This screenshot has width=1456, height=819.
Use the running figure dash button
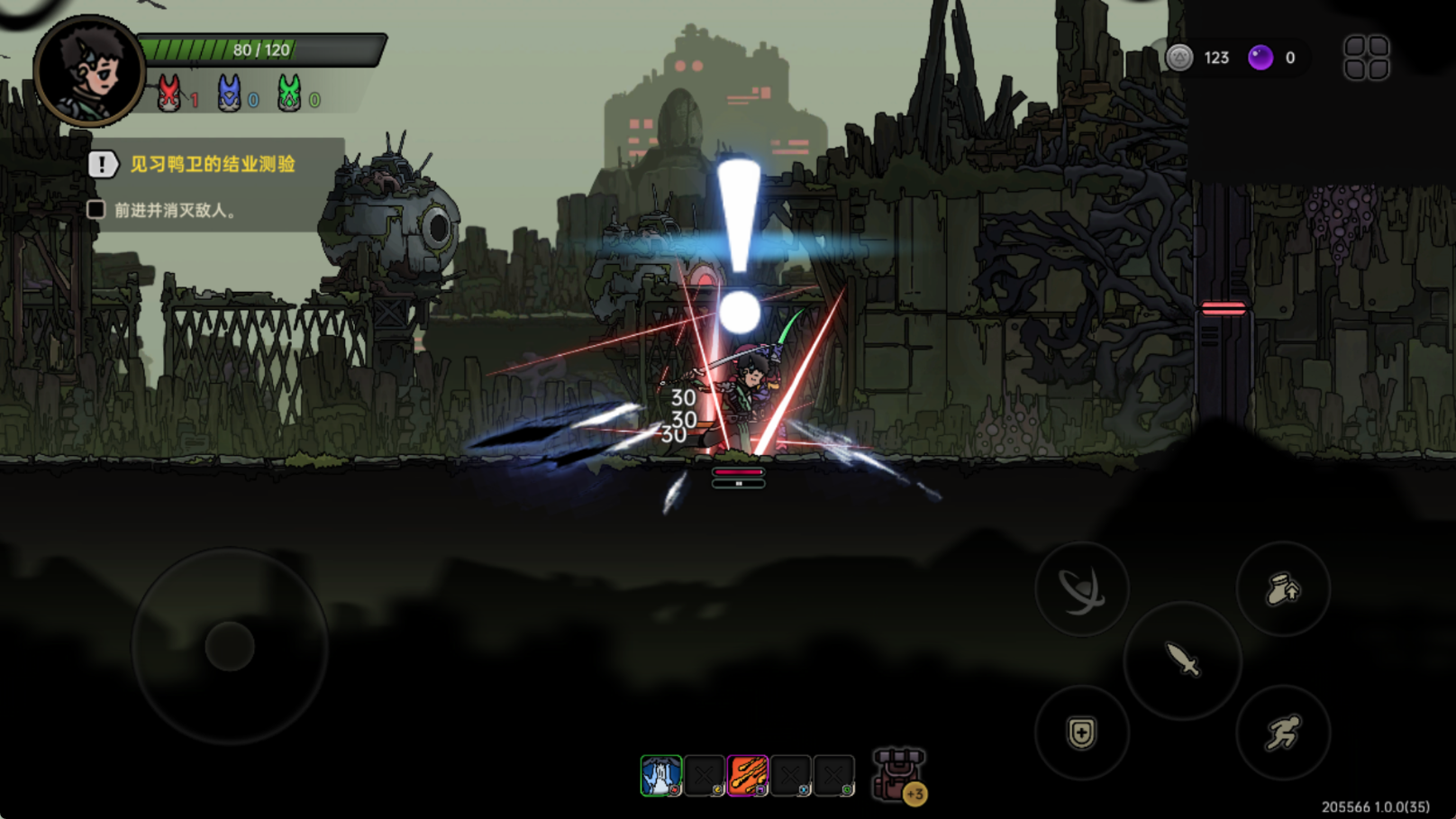coord(1283,732)
